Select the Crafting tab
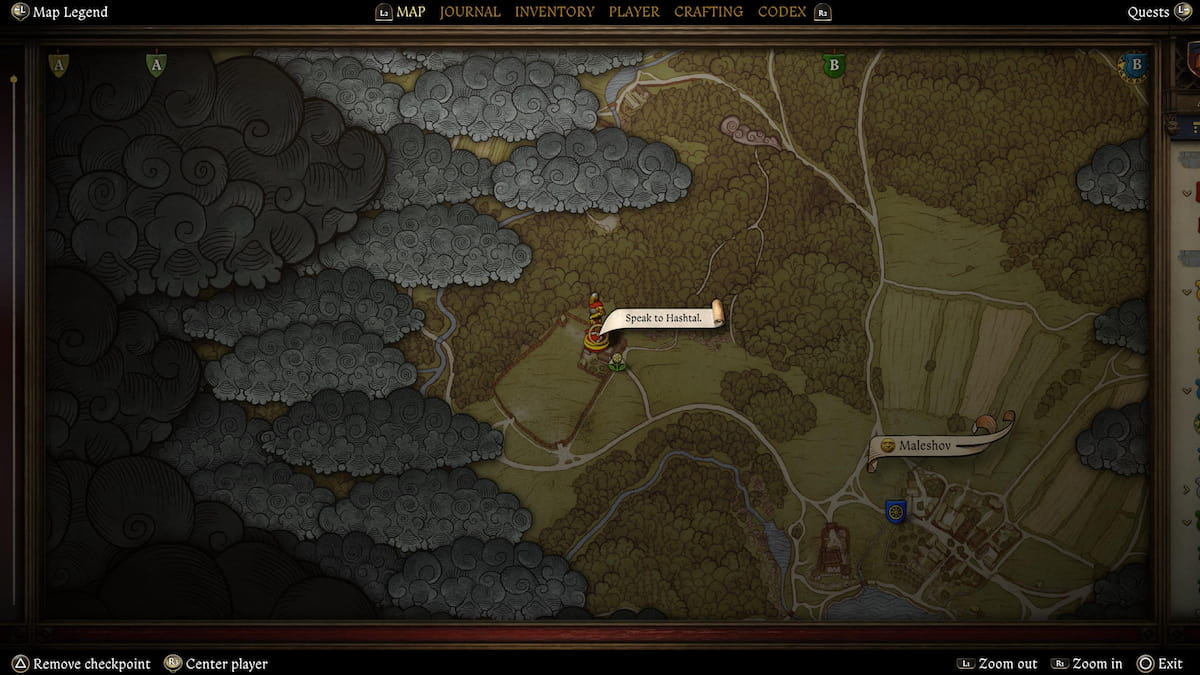 pos(708,12)
